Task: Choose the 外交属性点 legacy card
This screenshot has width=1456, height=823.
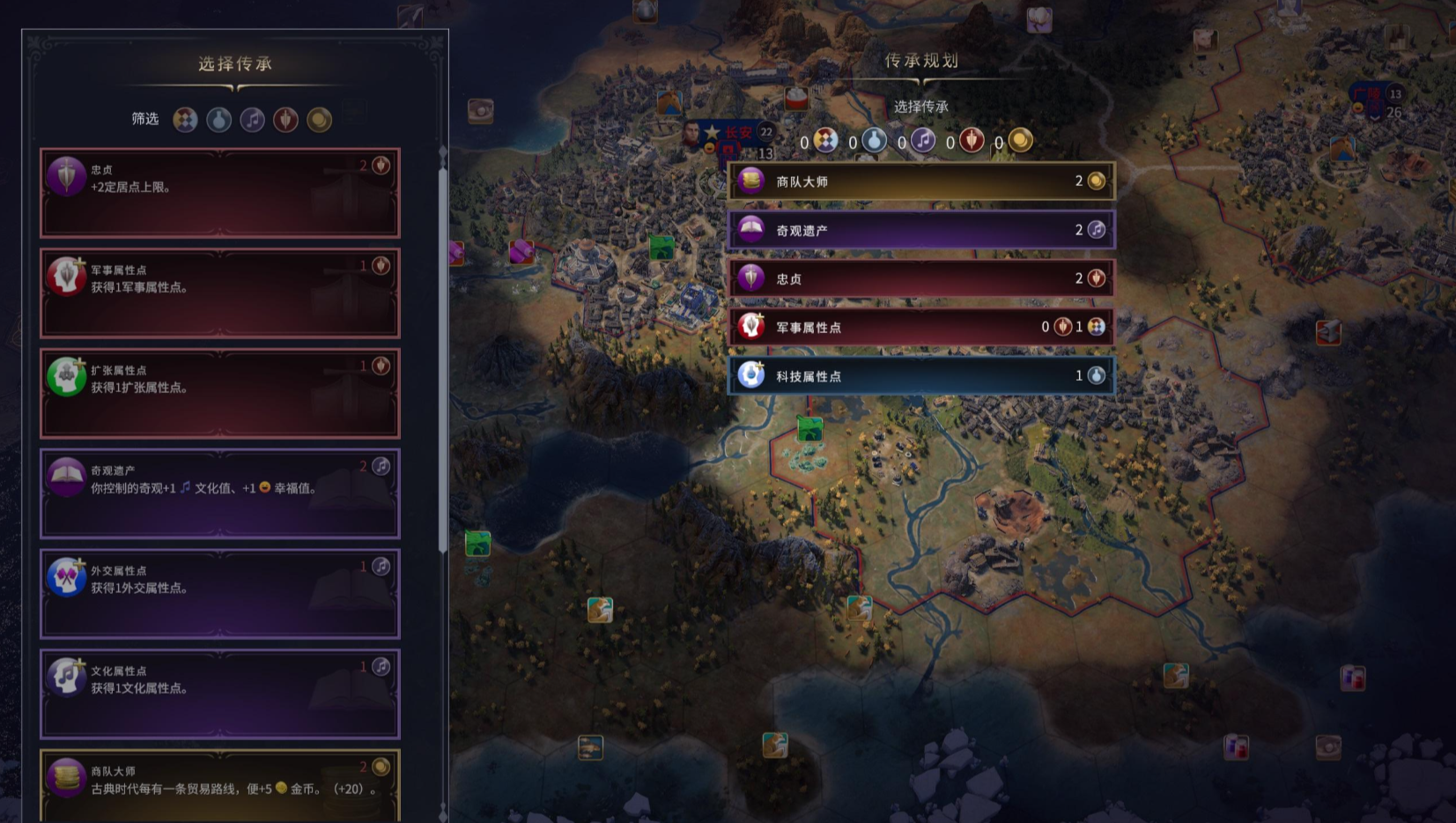Action: pyautogui.click(x=220, y=595)
